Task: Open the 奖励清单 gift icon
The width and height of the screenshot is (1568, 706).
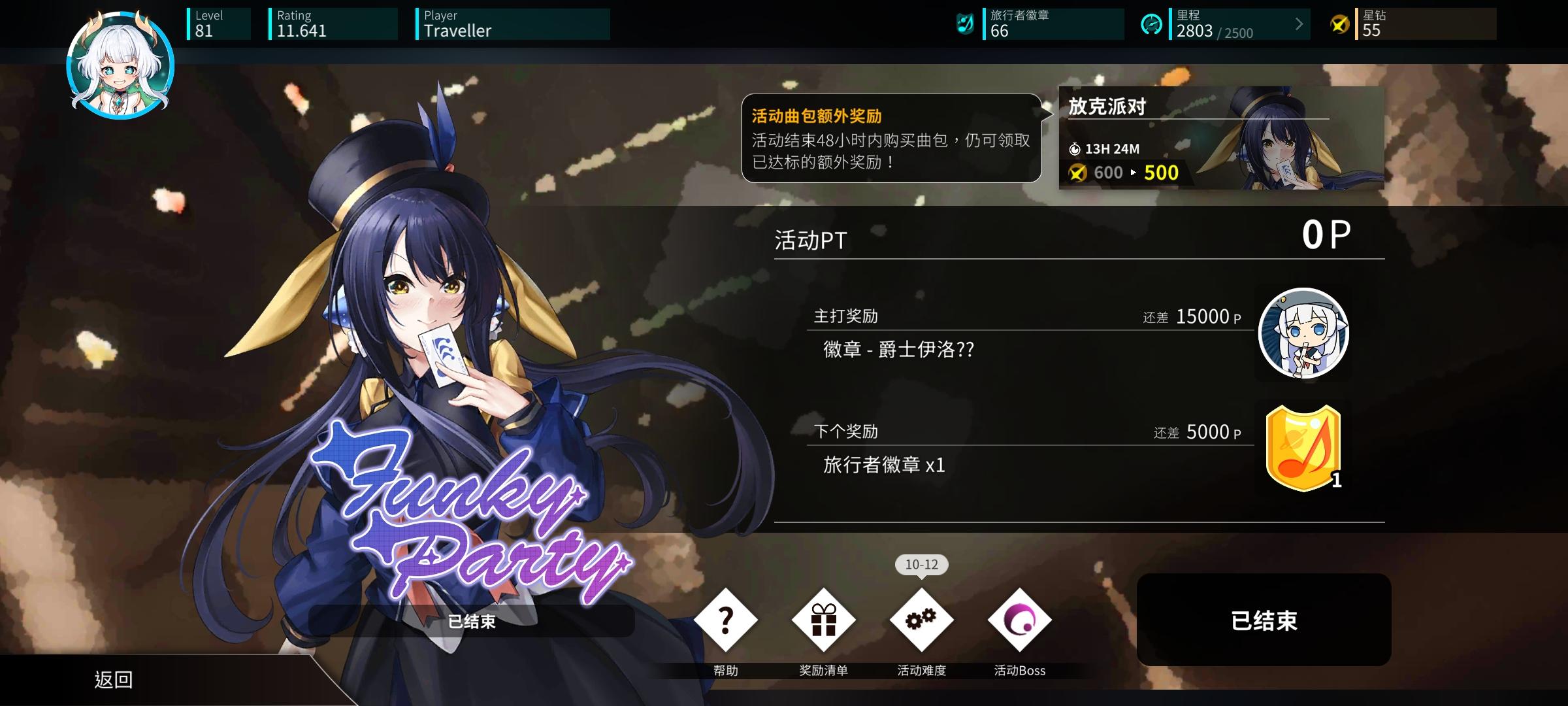Action: coord(825,618)
